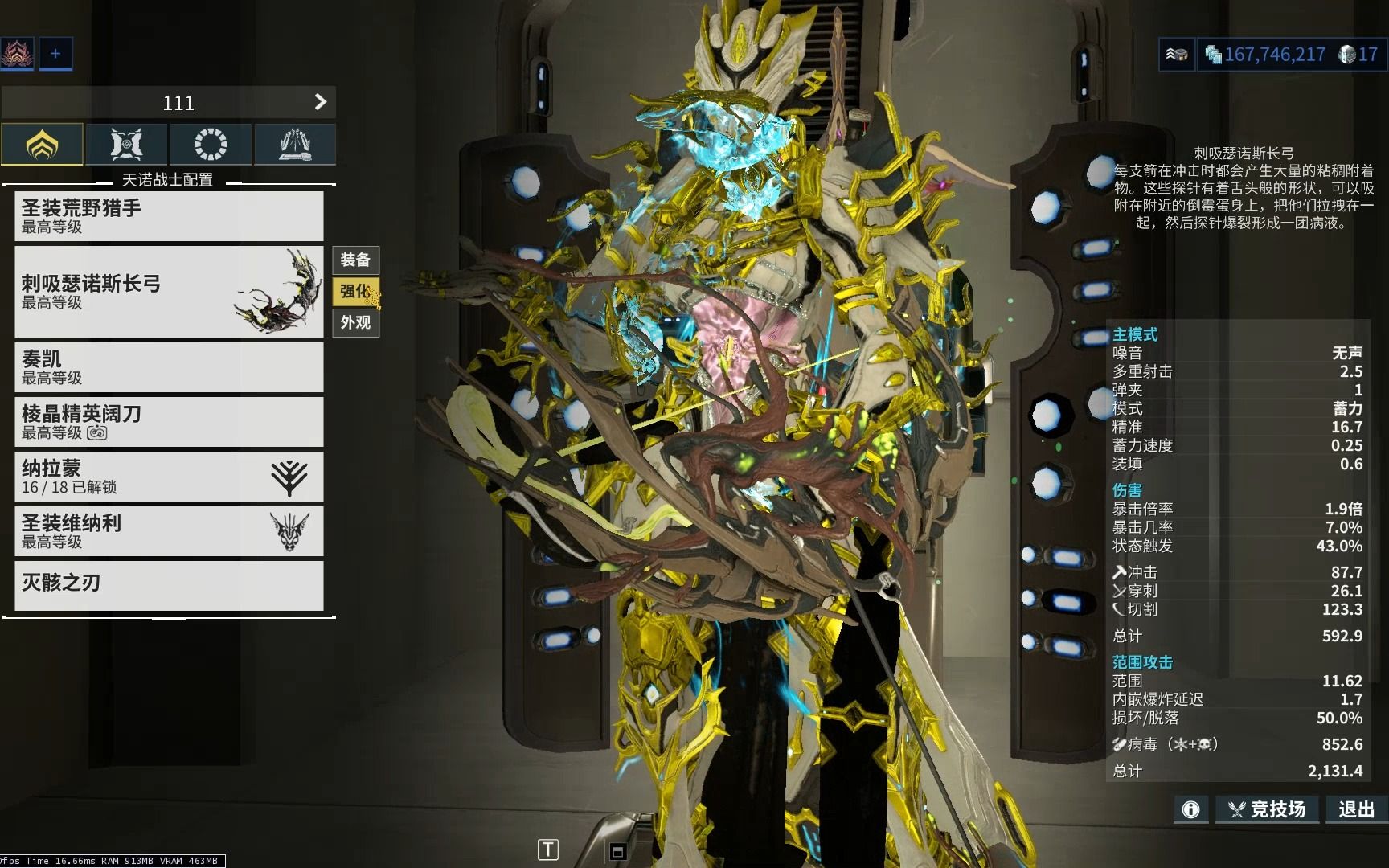Open the 棱晶精英阔刀 melee slot
The image size is (1389, 868).
point(169,422)
